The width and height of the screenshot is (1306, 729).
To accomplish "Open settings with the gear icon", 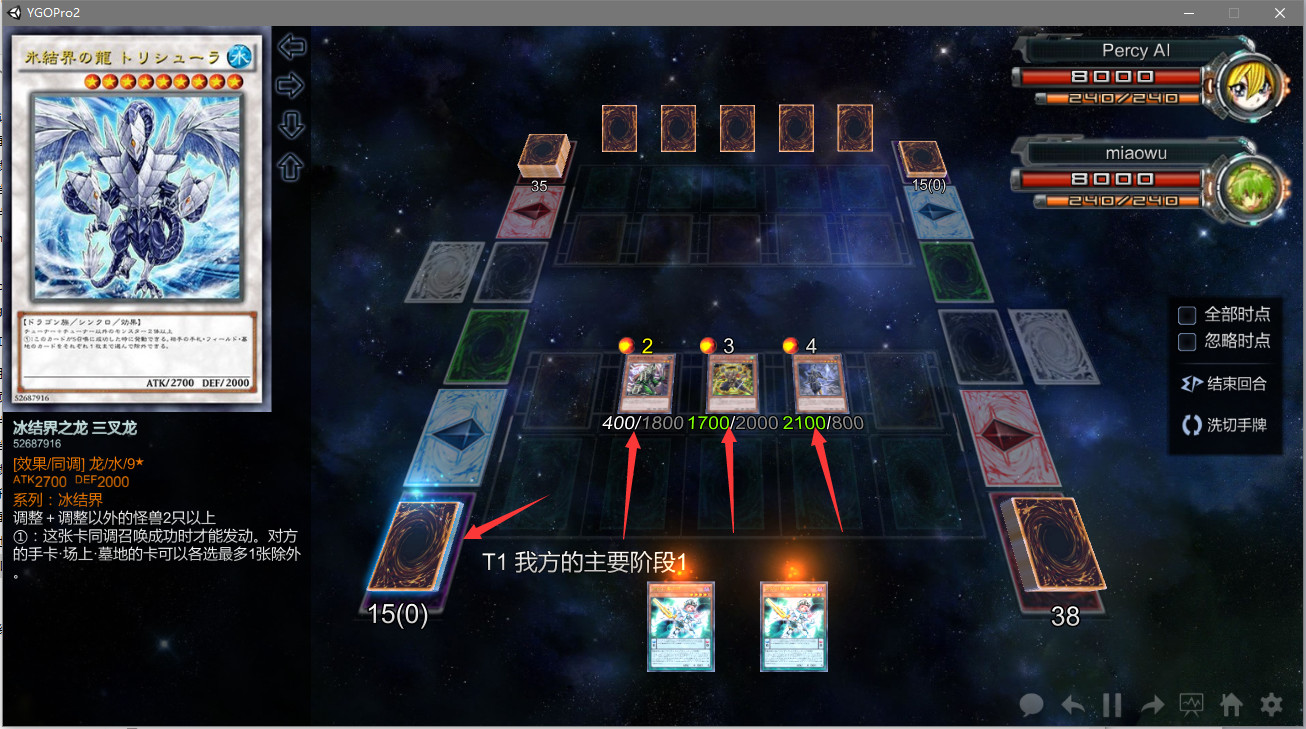I will pos(1271,705).
